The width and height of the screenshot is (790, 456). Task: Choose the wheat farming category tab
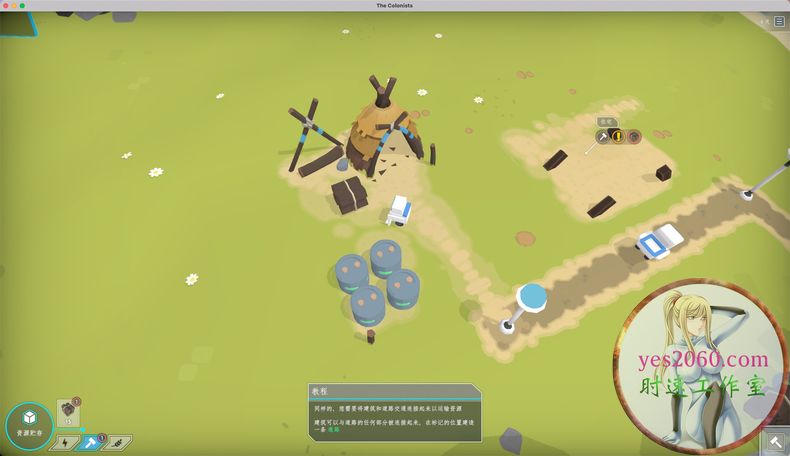click(119, 442)
